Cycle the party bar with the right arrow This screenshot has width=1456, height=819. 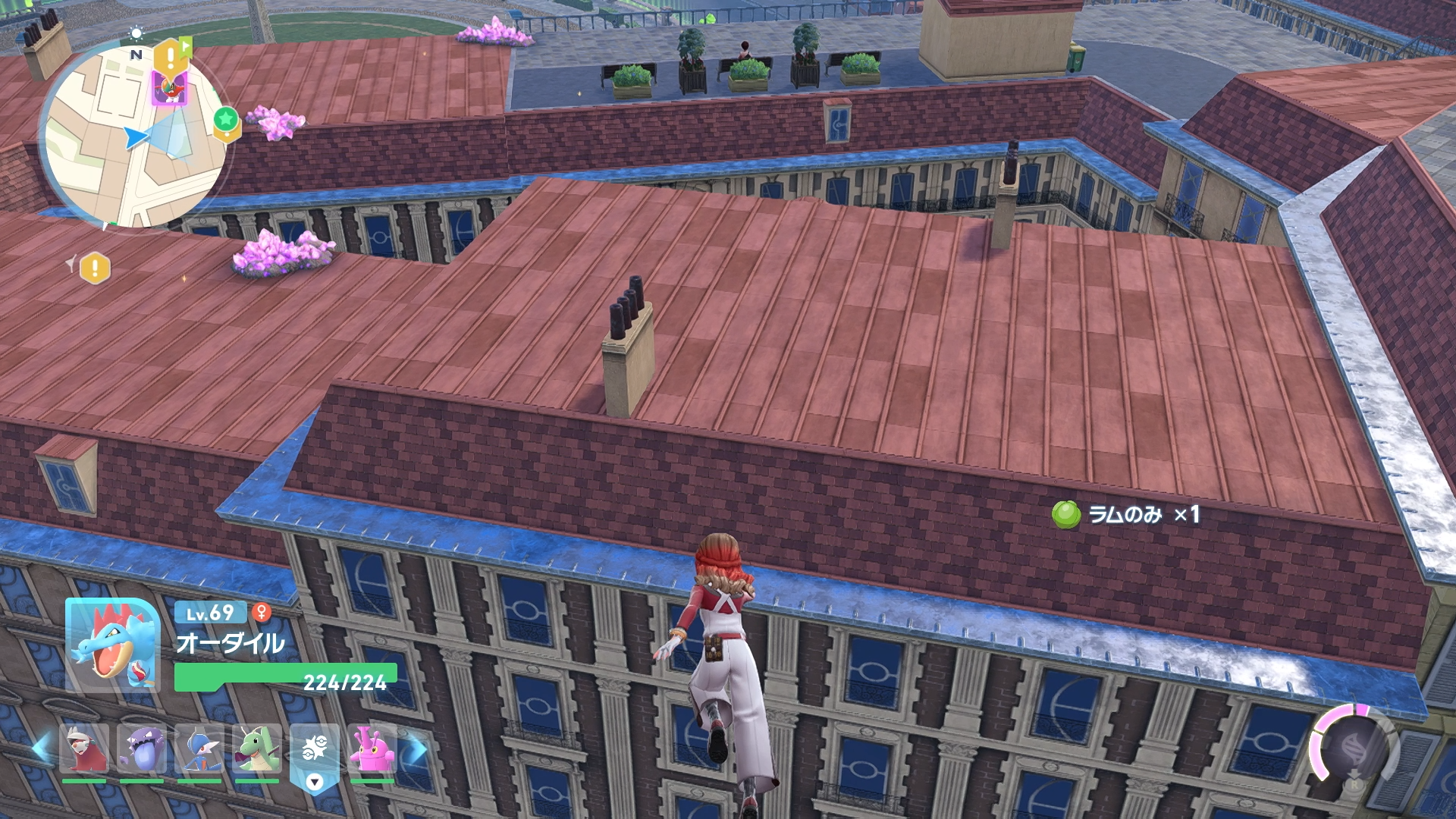(416, 749)
